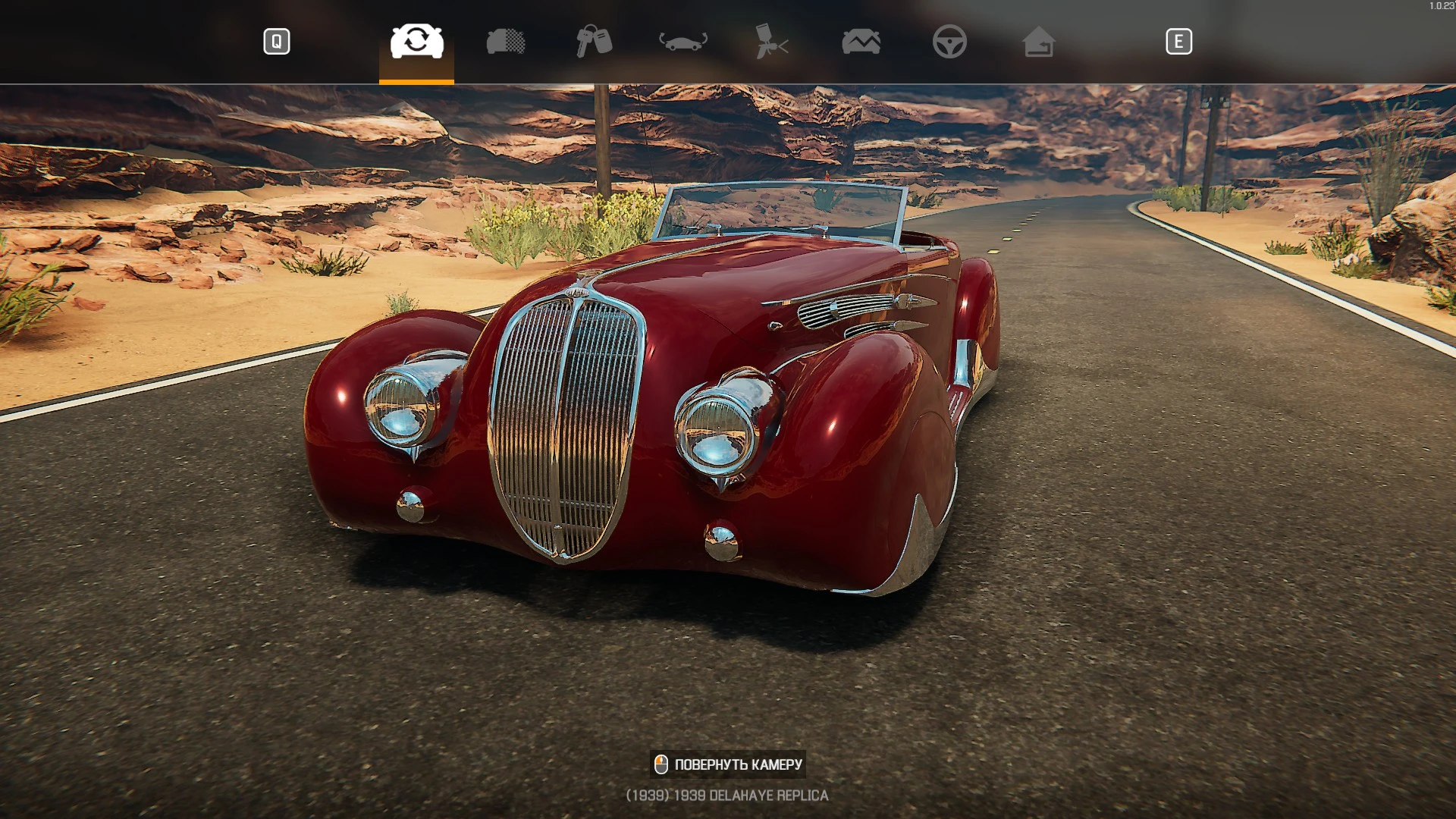
Task: Open the car body condition icon
Action: point(507,42)
